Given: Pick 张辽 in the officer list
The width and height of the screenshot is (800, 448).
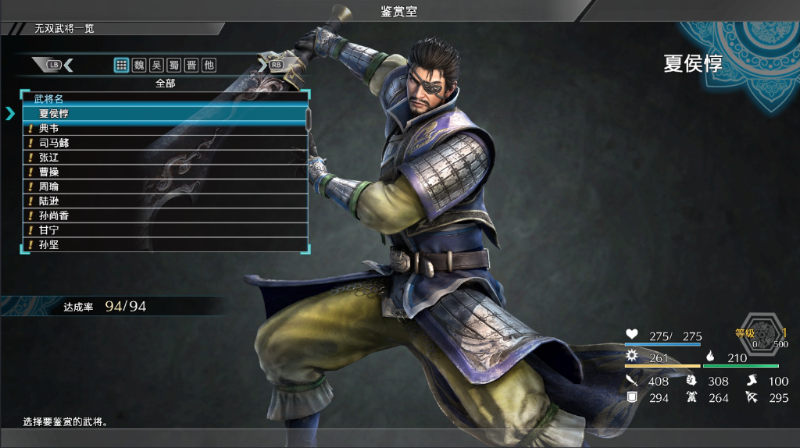Looking at the screenshot, I should 165,158.
